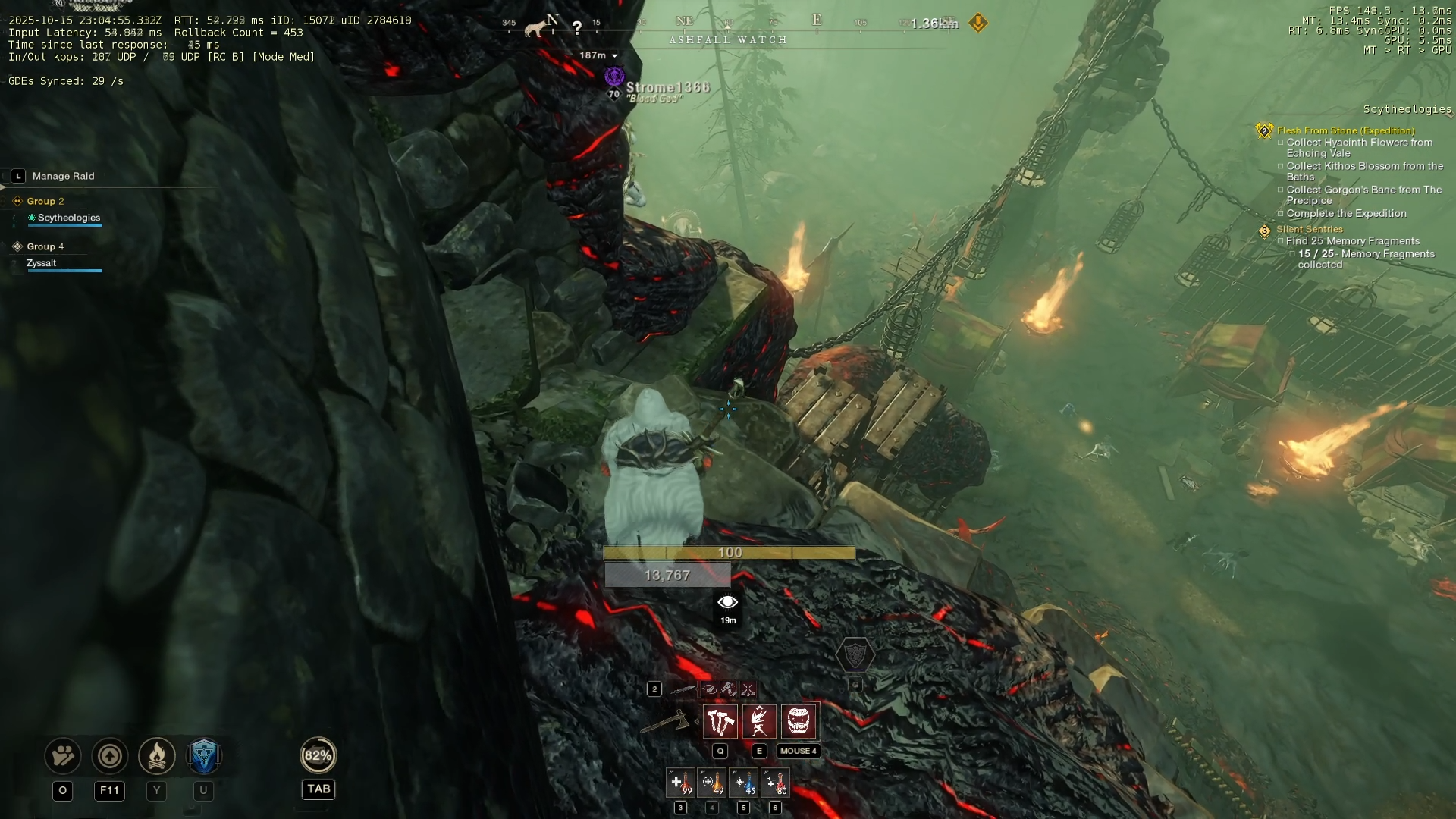Screen dimensions: 1456x819
Task: Select the Flesh From Stone expedition quest
Action: coord(1345,130)
